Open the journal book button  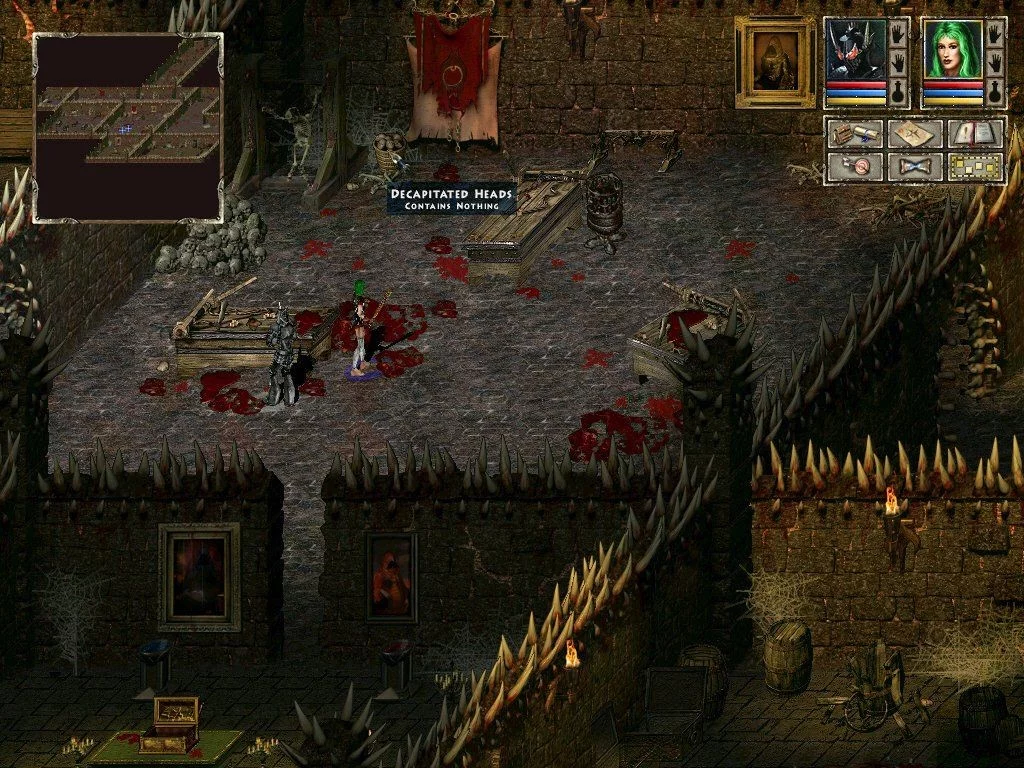click(975, 134)
